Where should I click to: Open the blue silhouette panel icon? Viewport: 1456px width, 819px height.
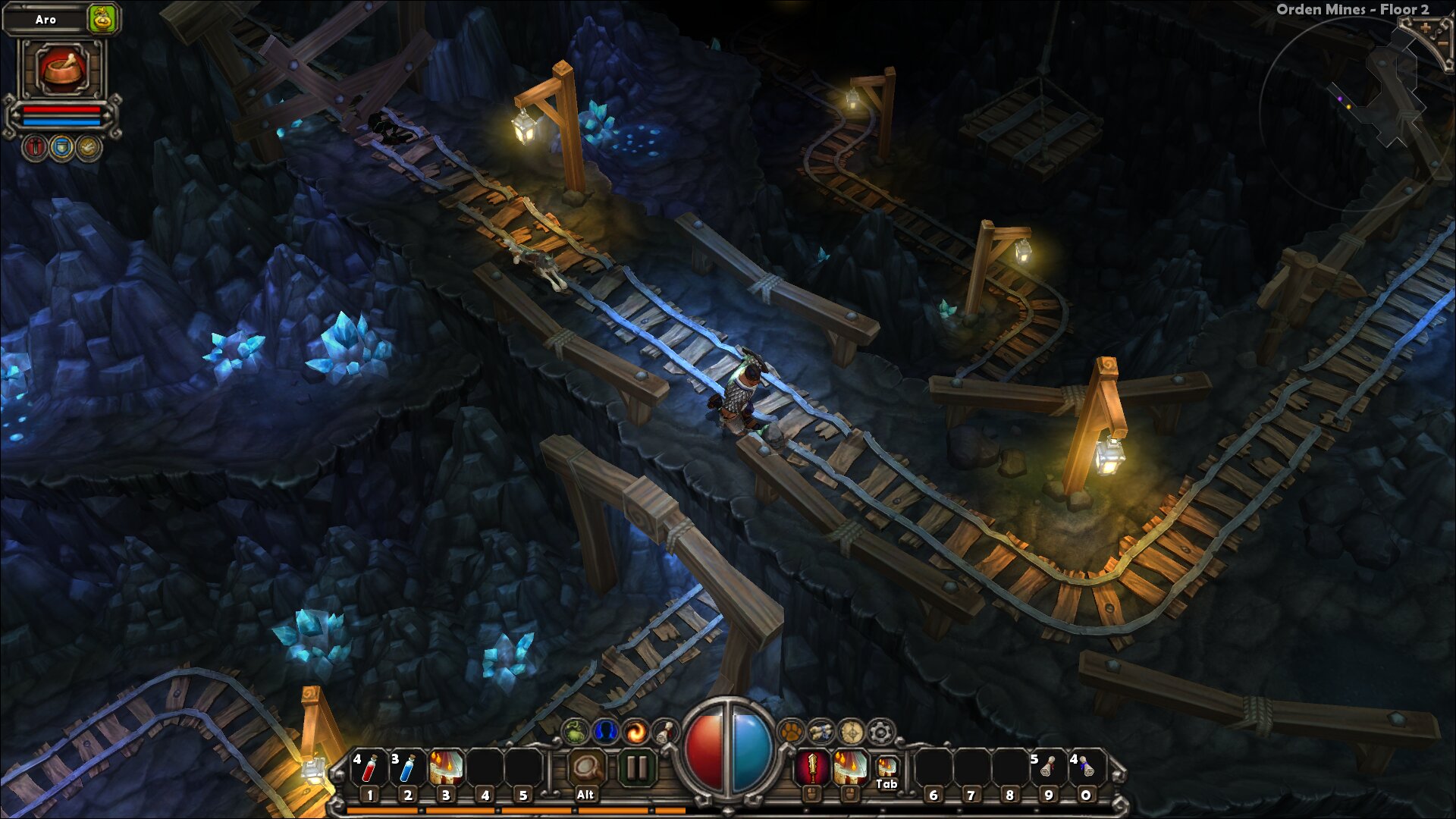(605, 732)
